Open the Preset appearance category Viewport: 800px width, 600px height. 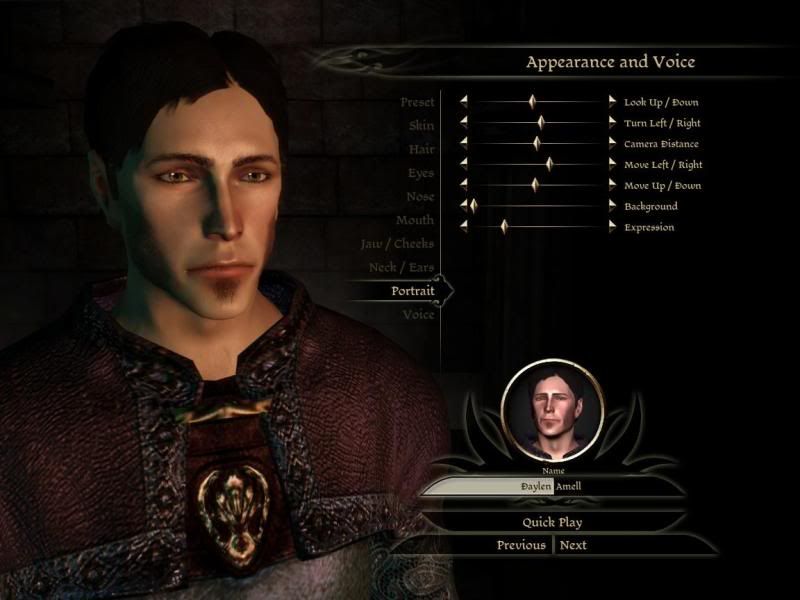coord(416,103)
